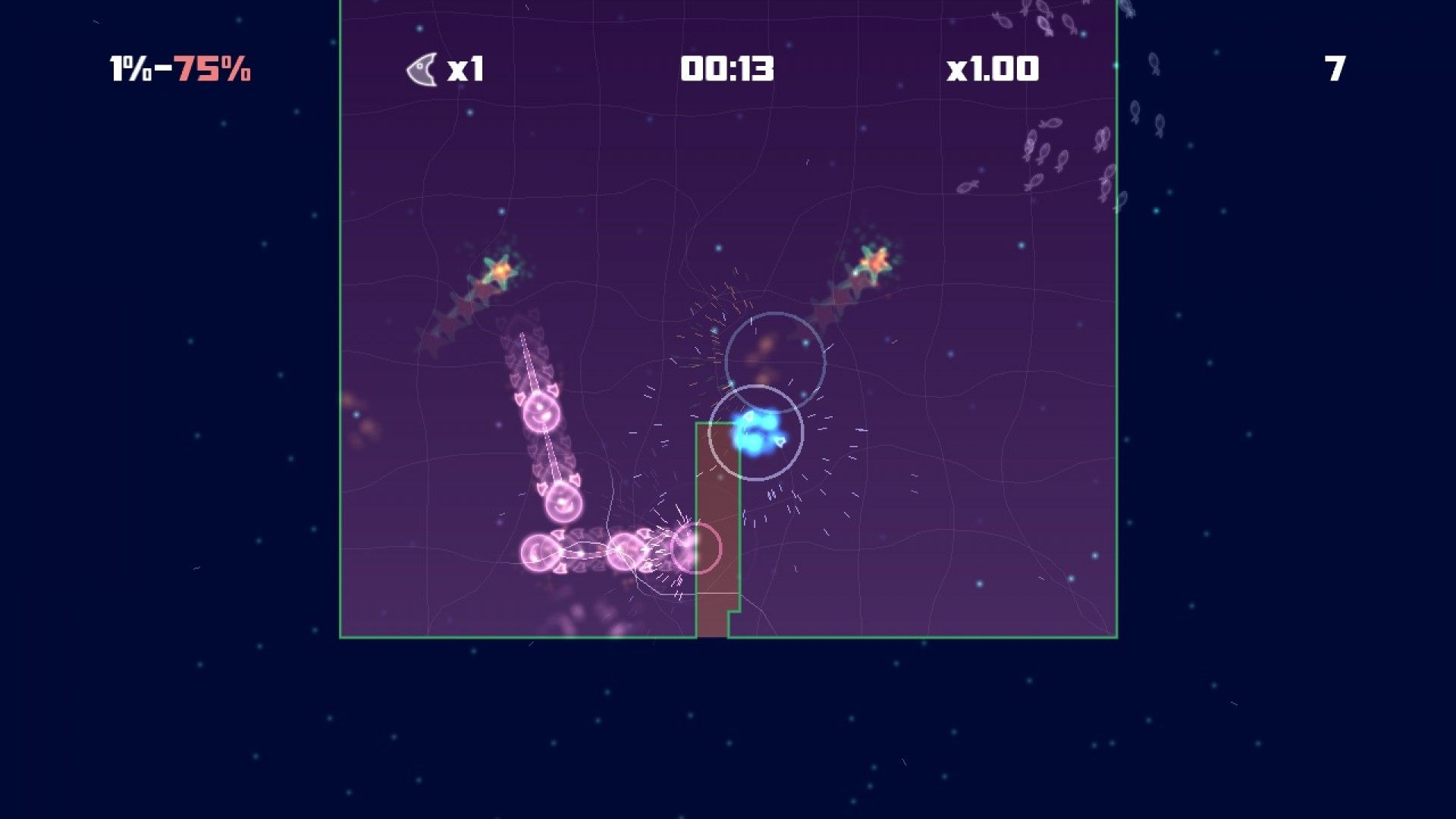
Task: Click the x1 lives multiplier label
Action: 466,68
